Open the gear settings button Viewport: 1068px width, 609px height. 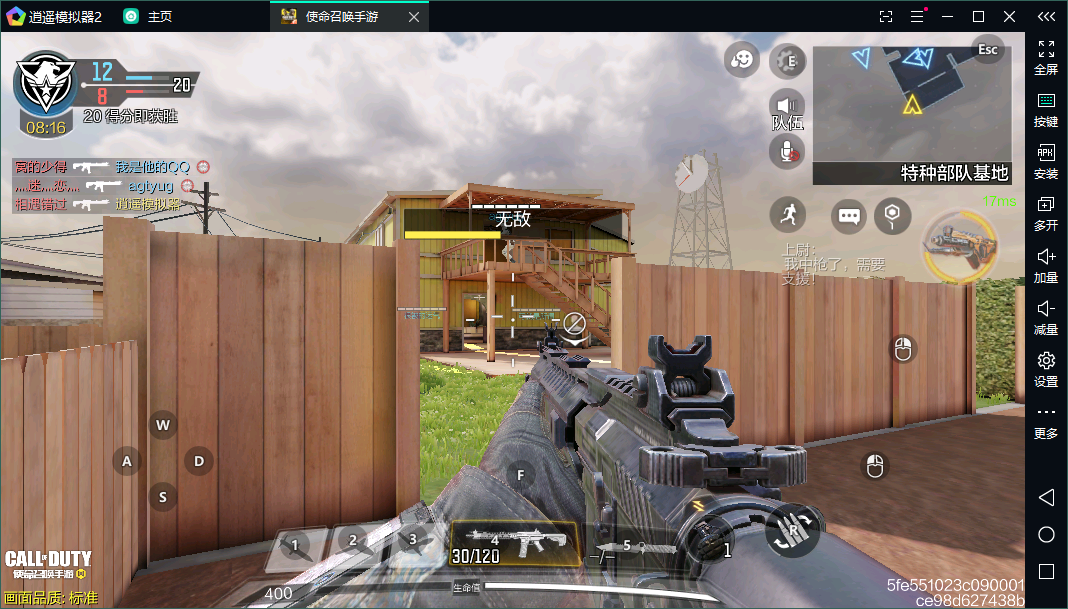point(788,61)
